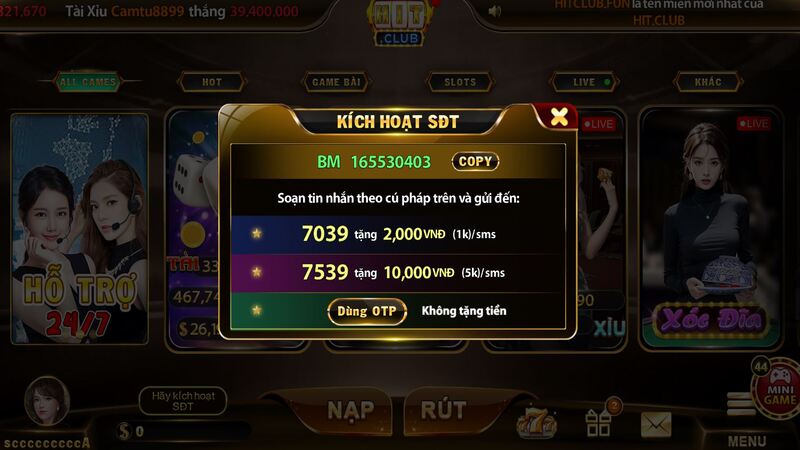Select the 7039 SMS option row
This screenshot has width=800, height=450.
click(x=398, y=234)
